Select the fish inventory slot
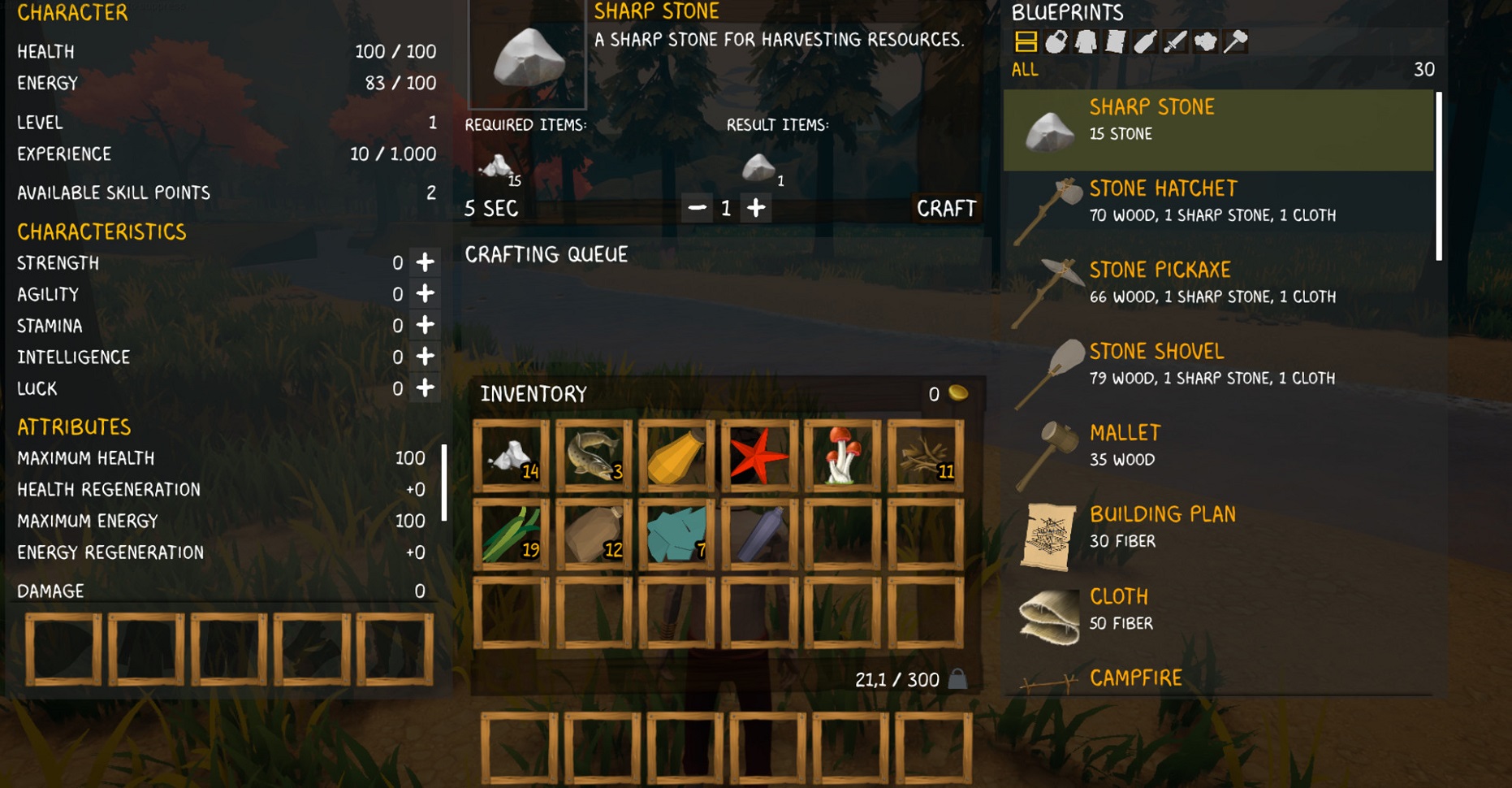Image resolution: width=1512 pixels, height=788 pixels. (x=594, y=457)
